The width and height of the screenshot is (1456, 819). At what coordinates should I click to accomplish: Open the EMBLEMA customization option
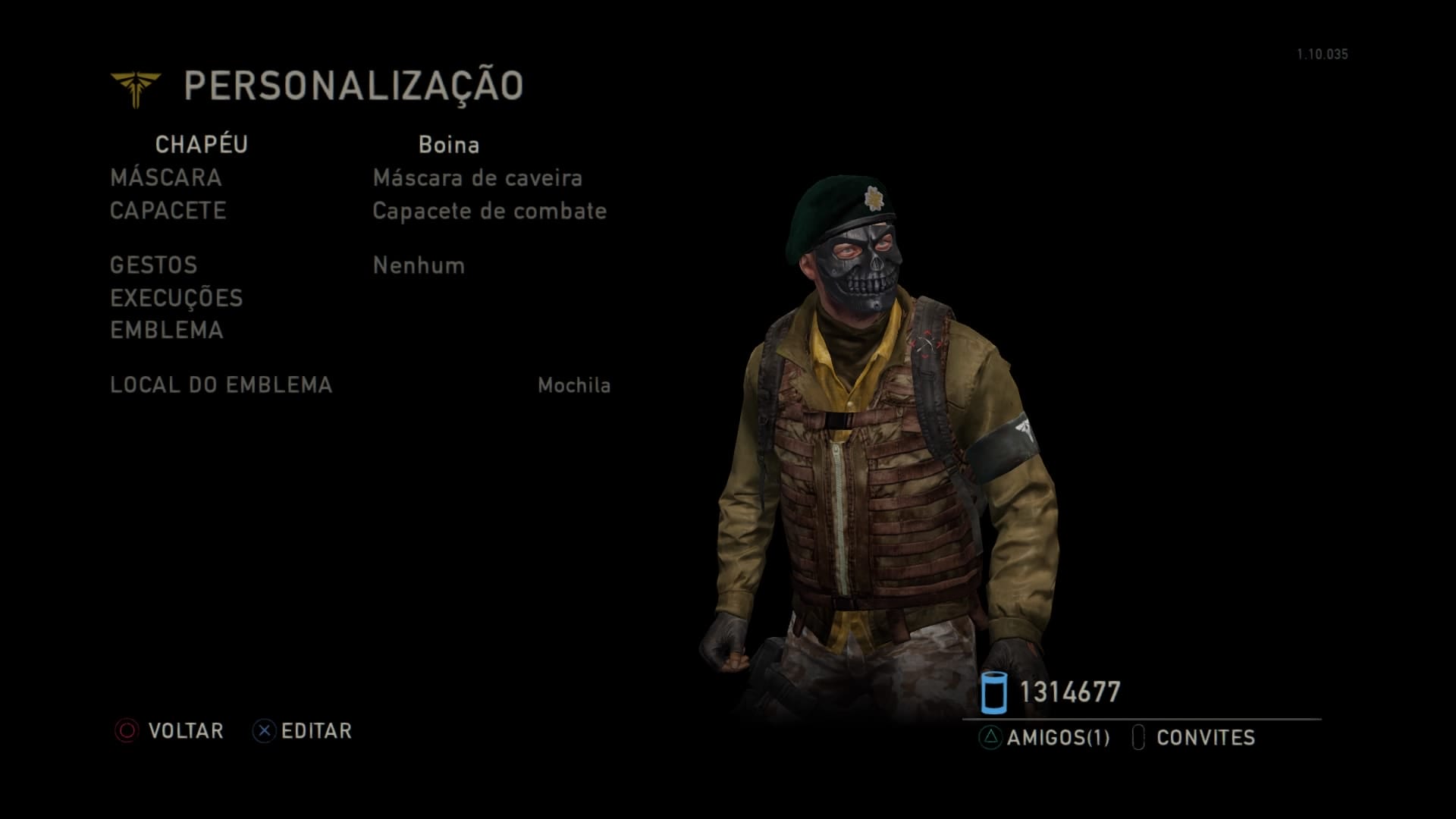[x=167, y=331]
